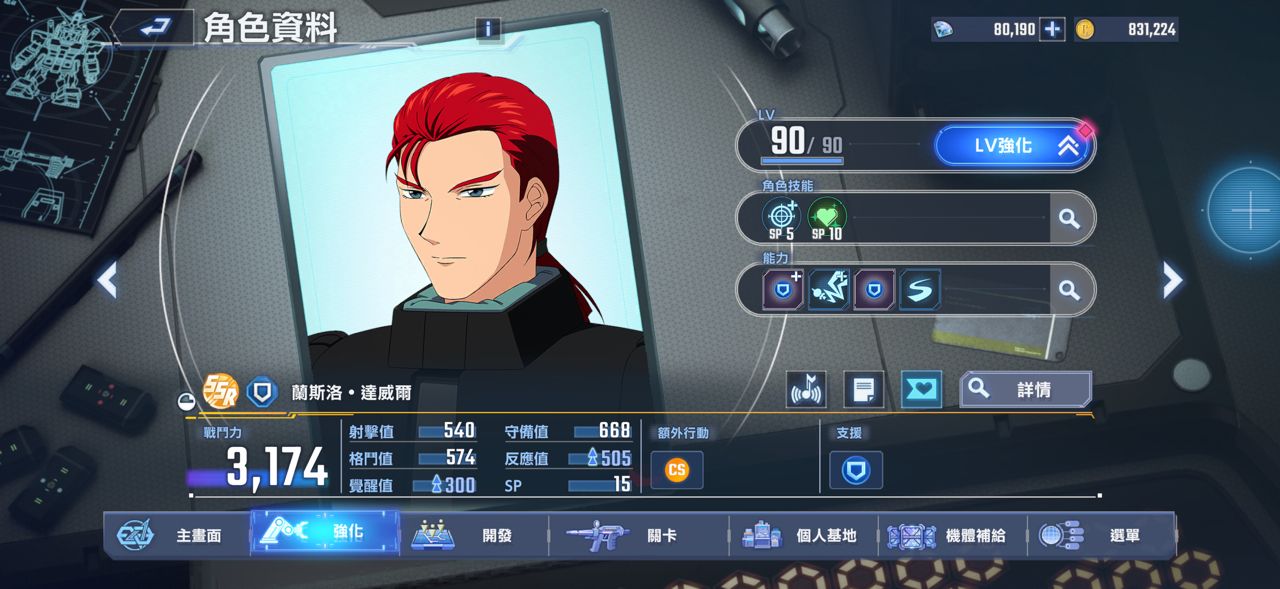Screen dimensions: 1280x589
Task: Go to 主畫面 home screen
Action: tap(175, 535)
